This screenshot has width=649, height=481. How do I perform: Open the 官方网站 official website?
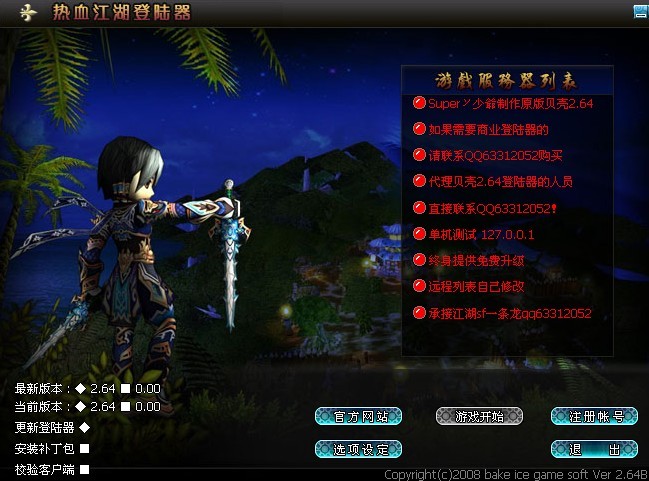(358, 416)
